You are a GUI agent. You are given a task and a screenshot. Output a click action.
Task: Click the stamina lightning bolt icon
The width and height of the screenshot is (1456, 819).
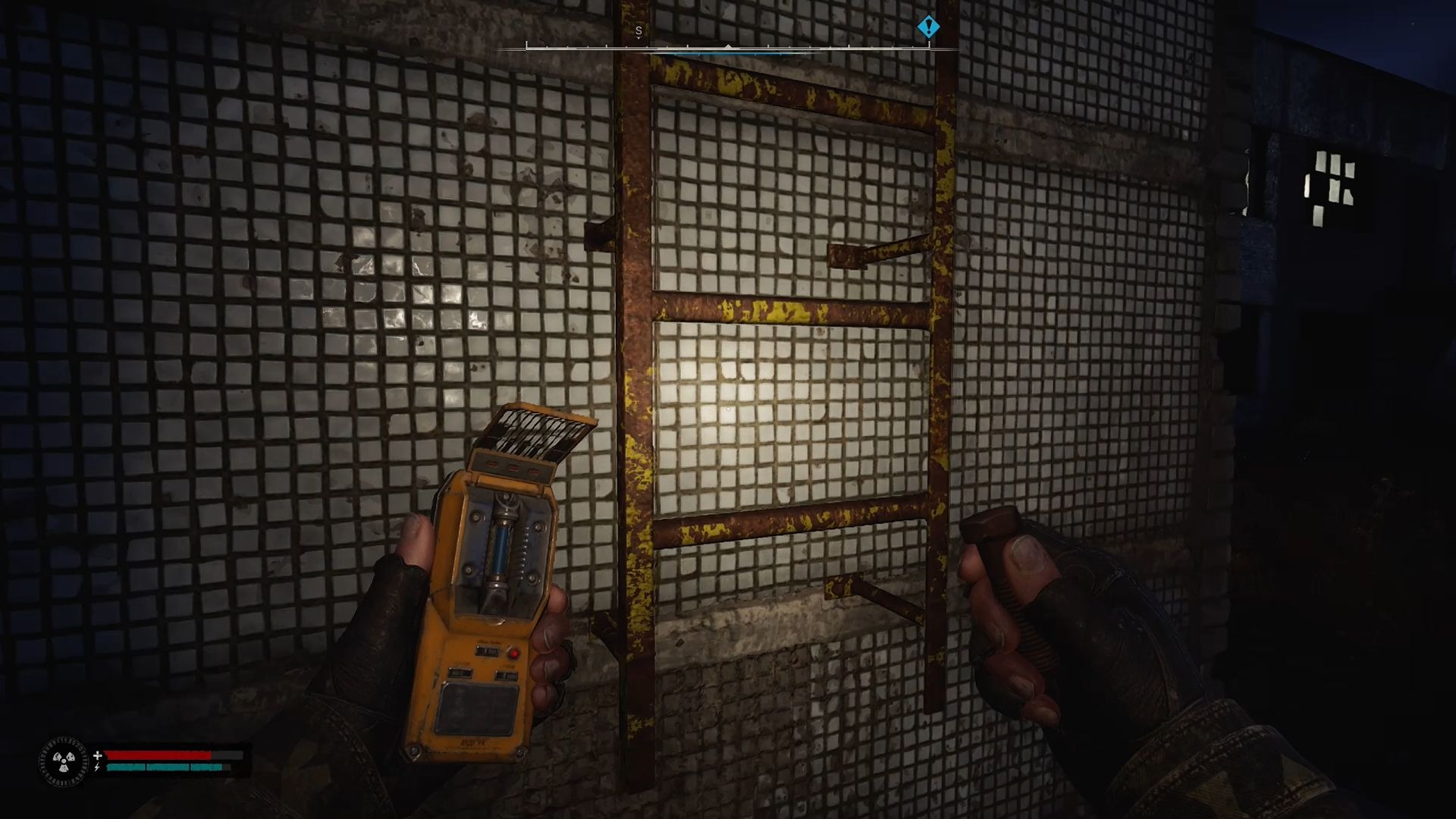(x=96, y=767)
